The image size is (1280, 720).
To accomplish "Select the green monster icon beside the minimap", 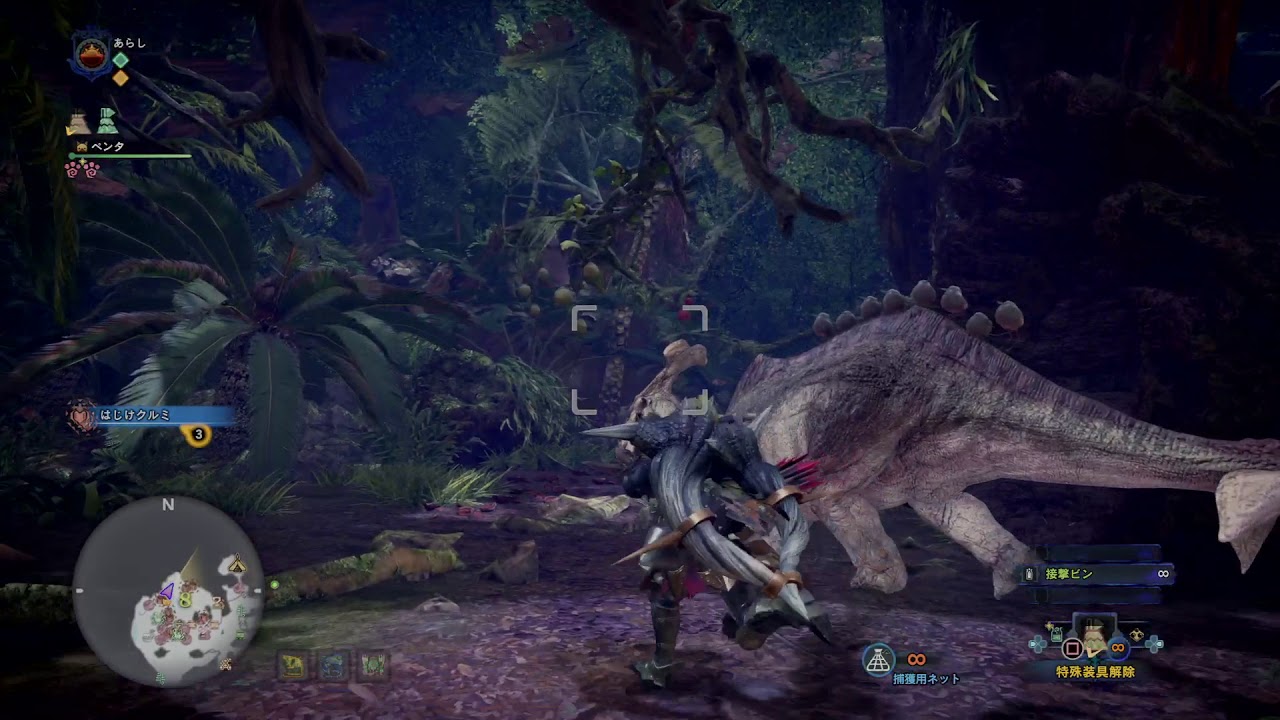I will tap(373, 665).
